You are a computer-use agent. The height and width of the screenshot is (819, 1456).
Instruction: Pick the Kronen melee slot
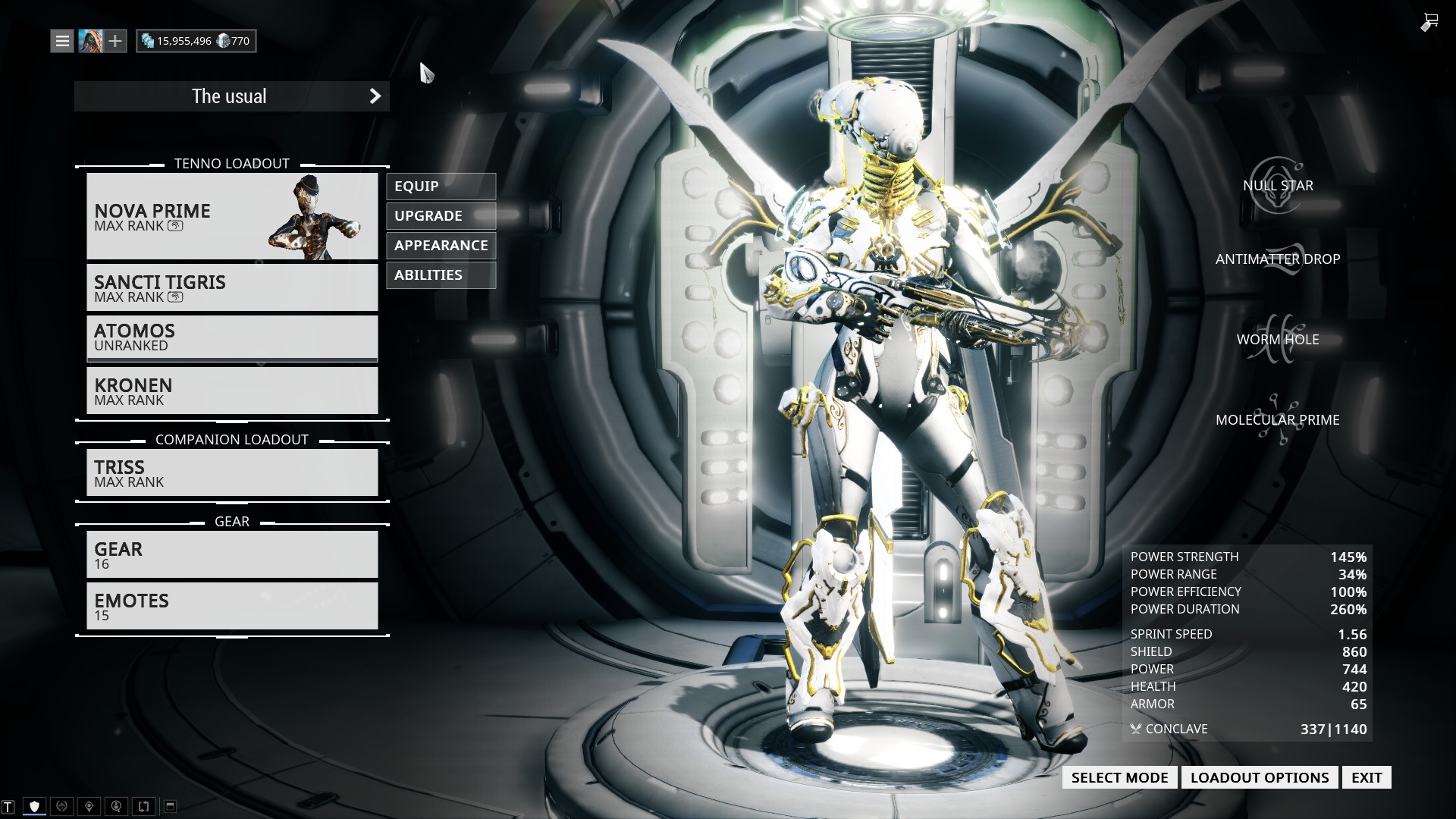click(232, 391)
